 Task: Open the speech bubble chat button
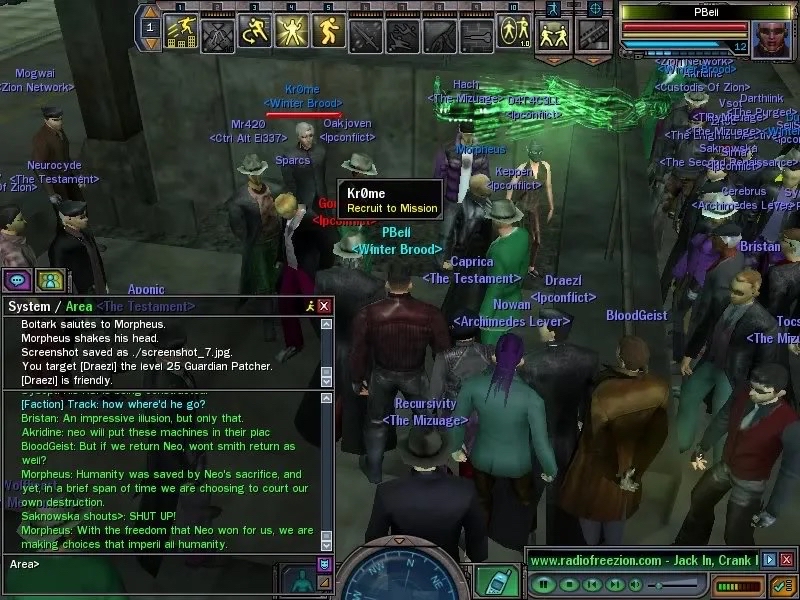coord(18,279)
